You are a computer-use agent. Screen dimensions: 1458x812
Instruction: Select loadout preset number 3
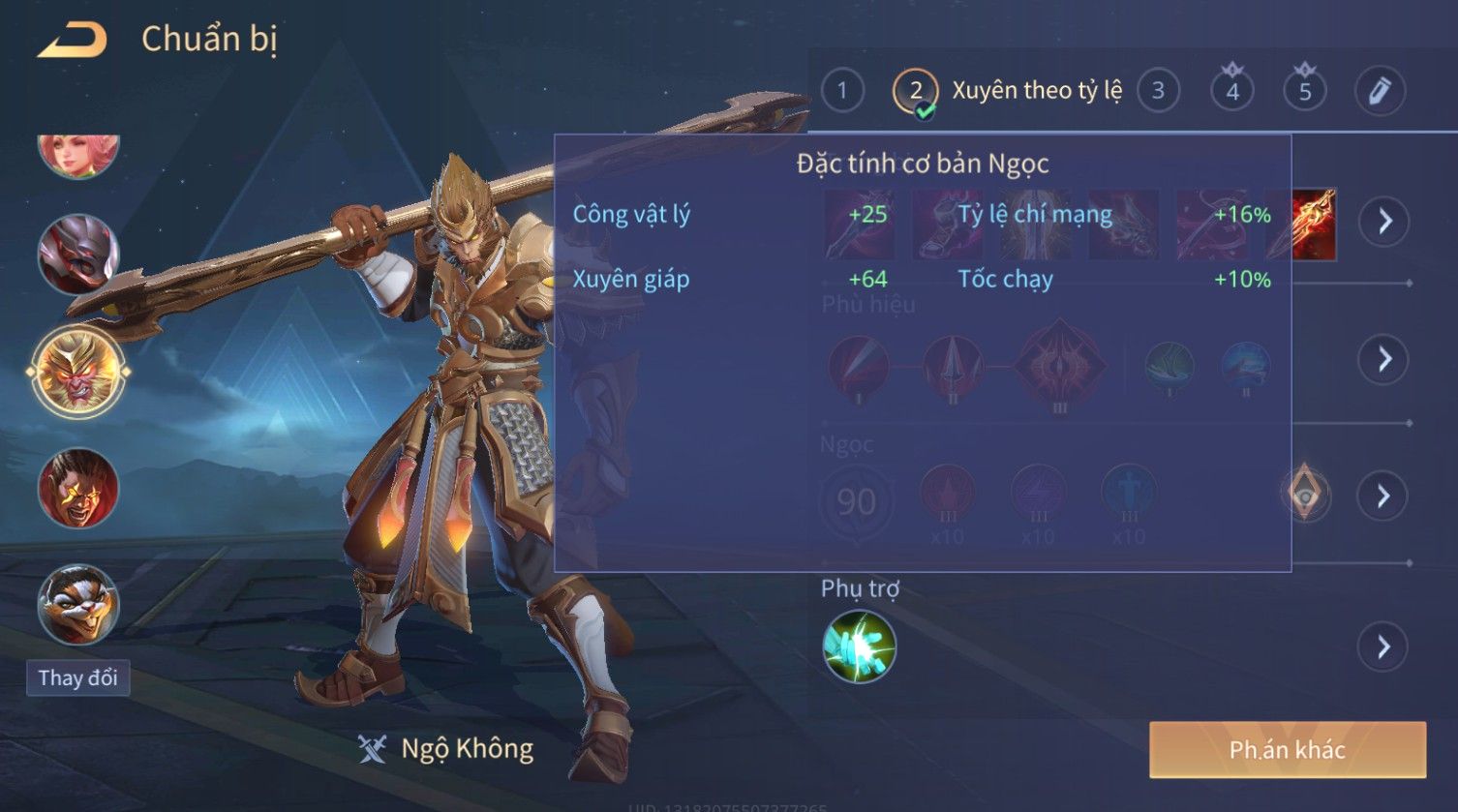pyautogui.click(x=1158, y=91)
